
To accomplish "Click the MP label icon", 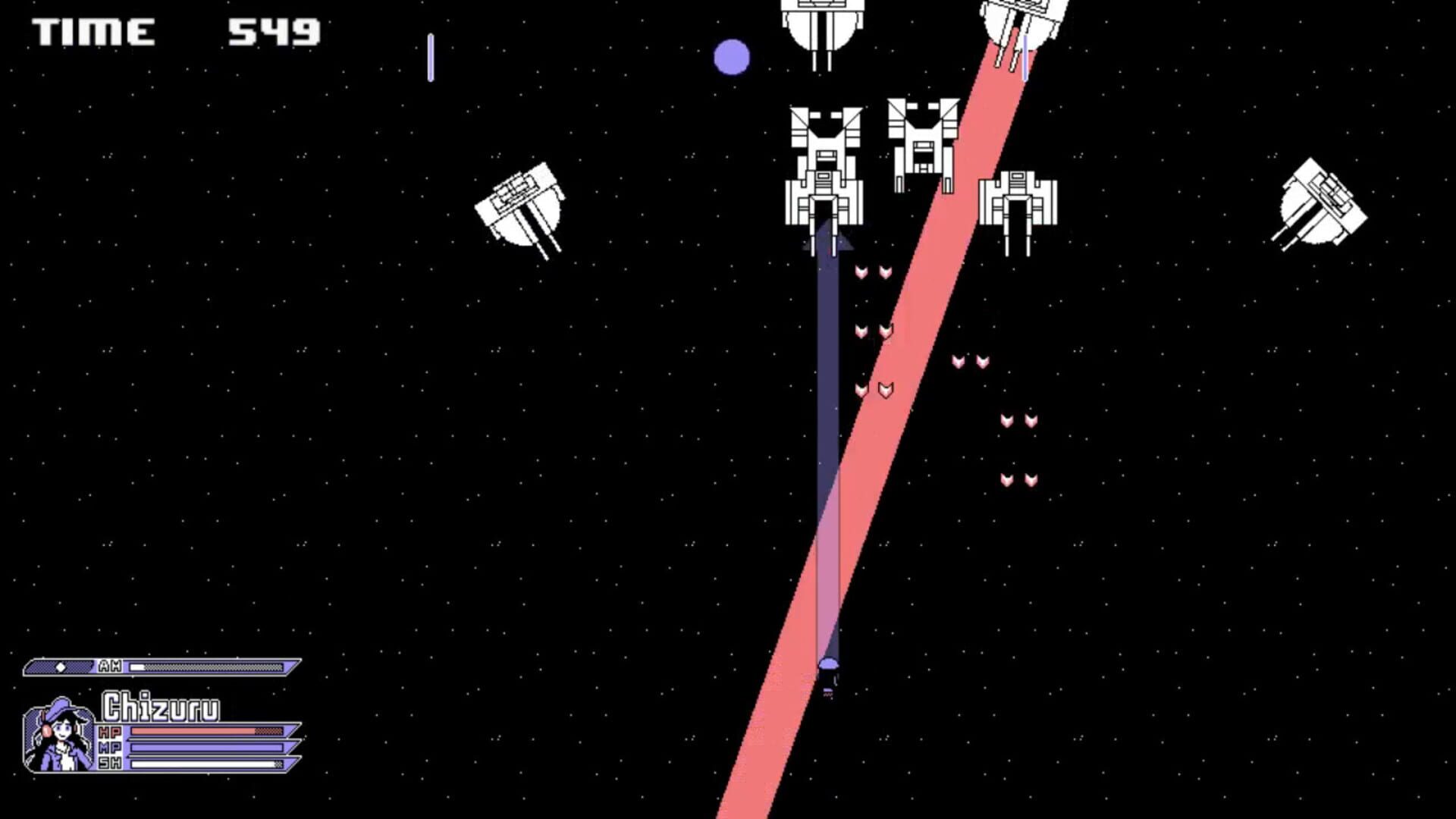I will pos(110,747).
